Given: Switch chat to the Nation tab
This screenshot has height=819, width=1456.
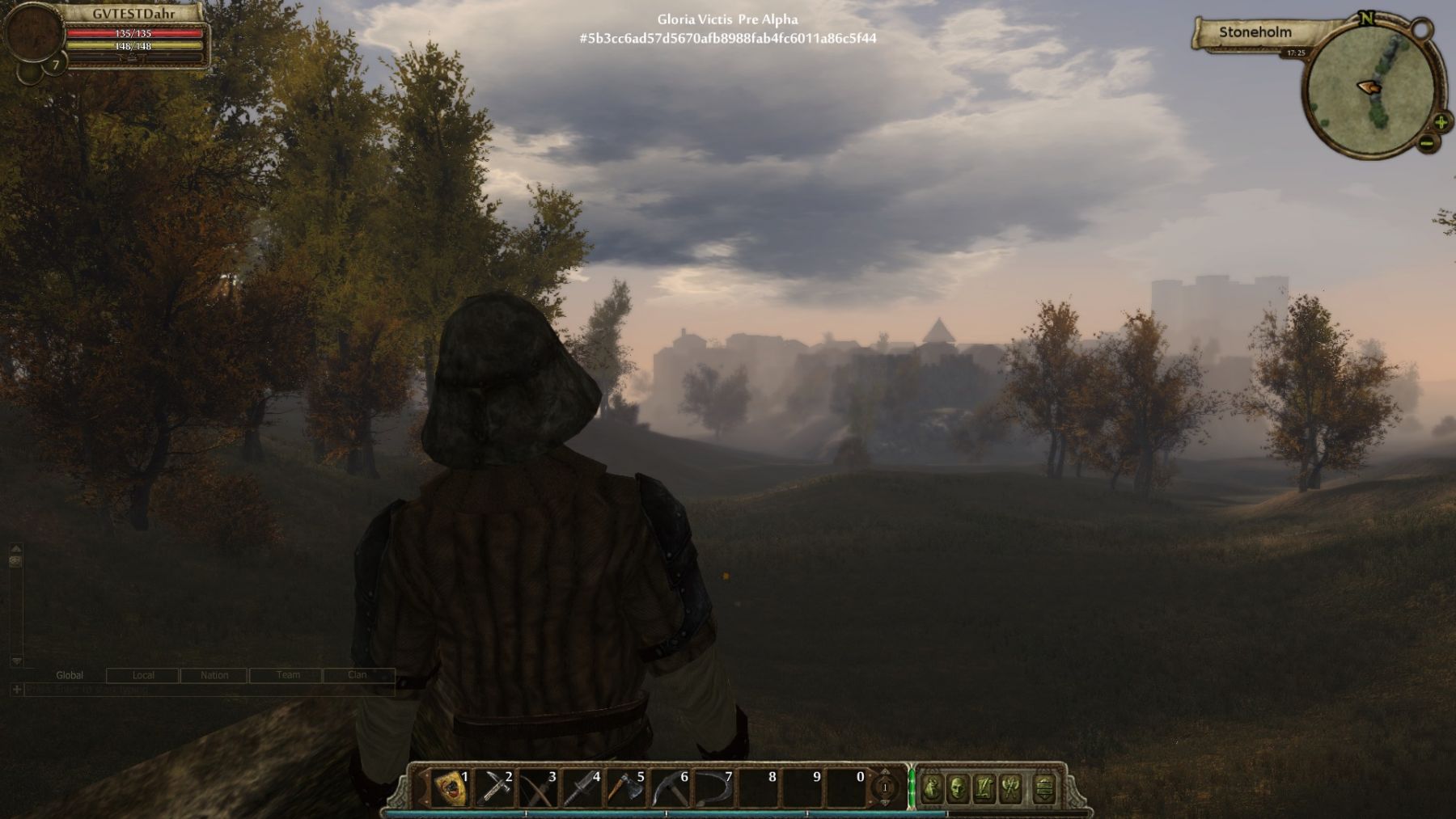Looking at the screenshot, I should (214, 675).
